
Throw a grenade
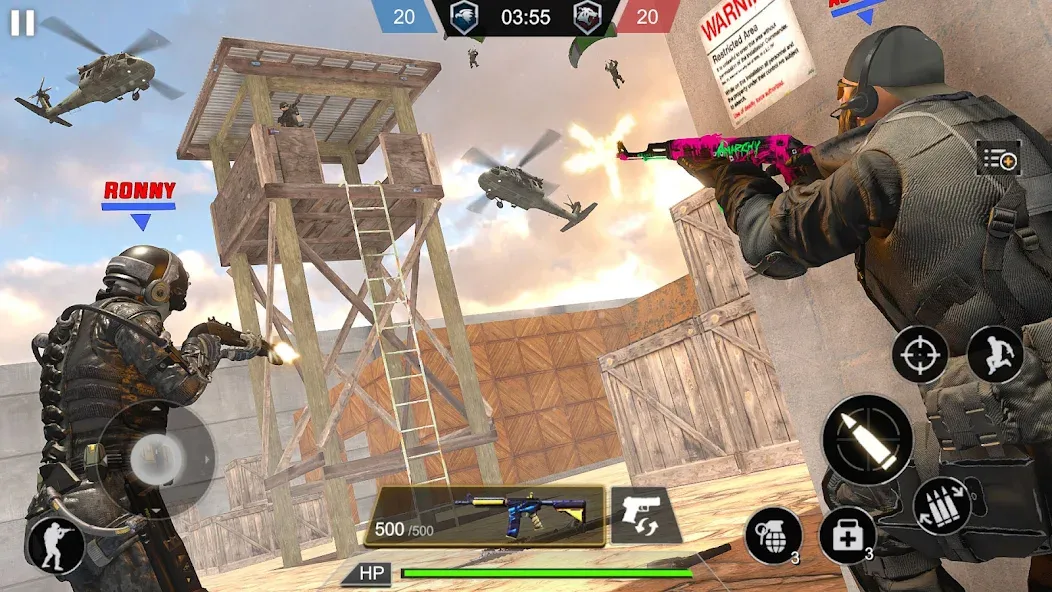coord(773,535)
